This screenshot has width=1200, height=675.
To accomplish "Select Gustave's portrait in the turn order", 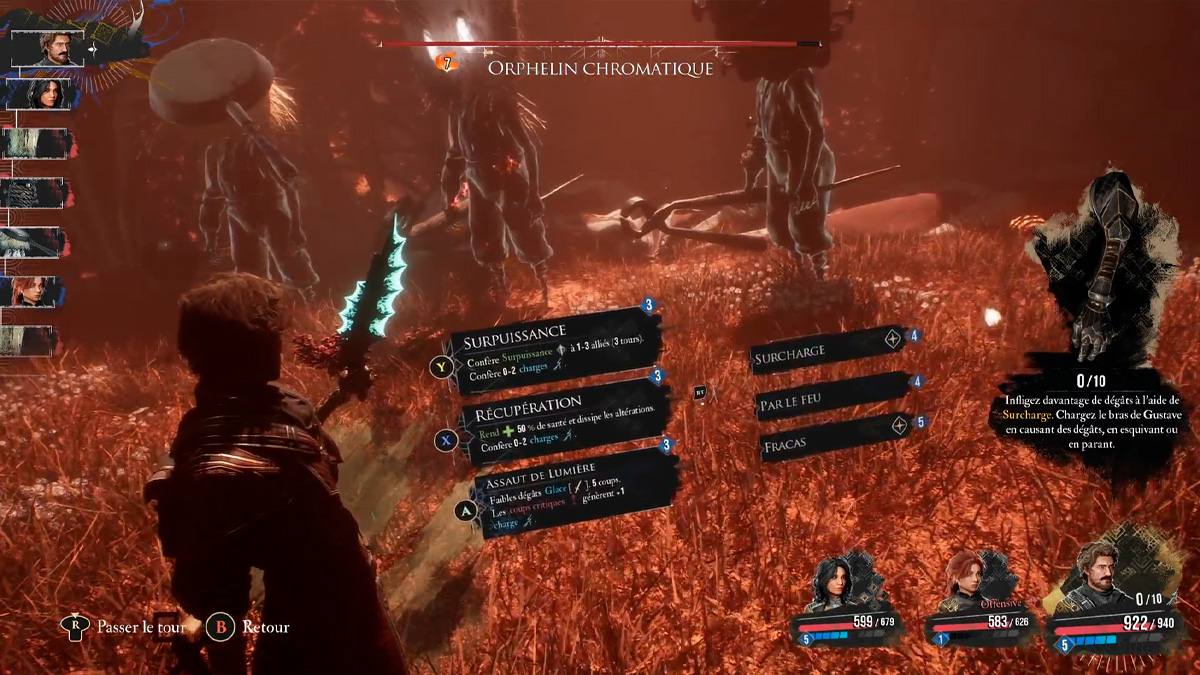I will [x=46, y=48].
